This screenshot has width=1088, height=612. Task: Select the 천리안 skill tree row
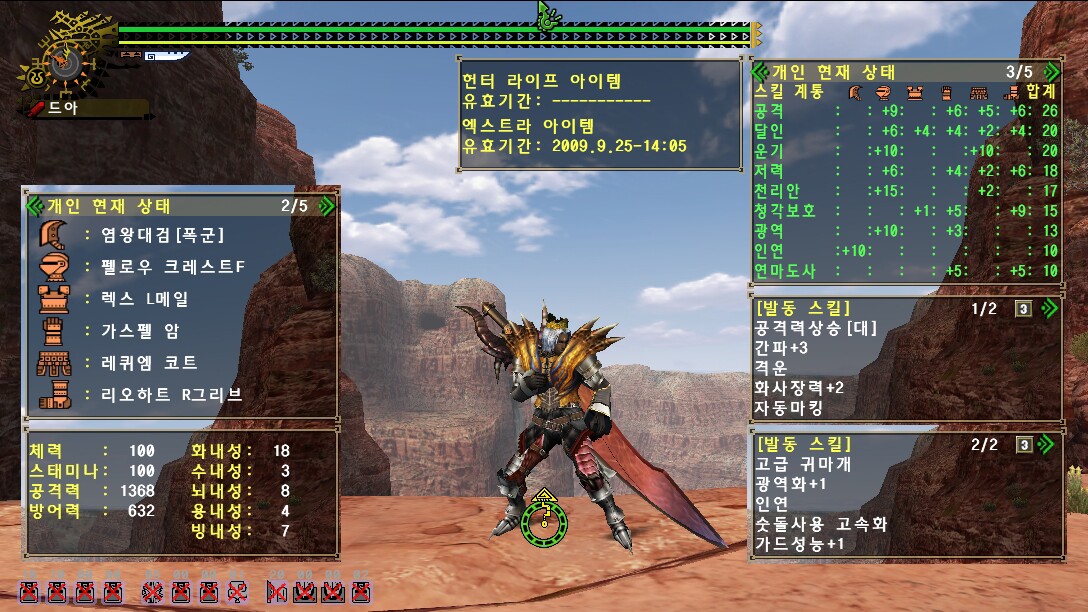click(x=777, y=190)
